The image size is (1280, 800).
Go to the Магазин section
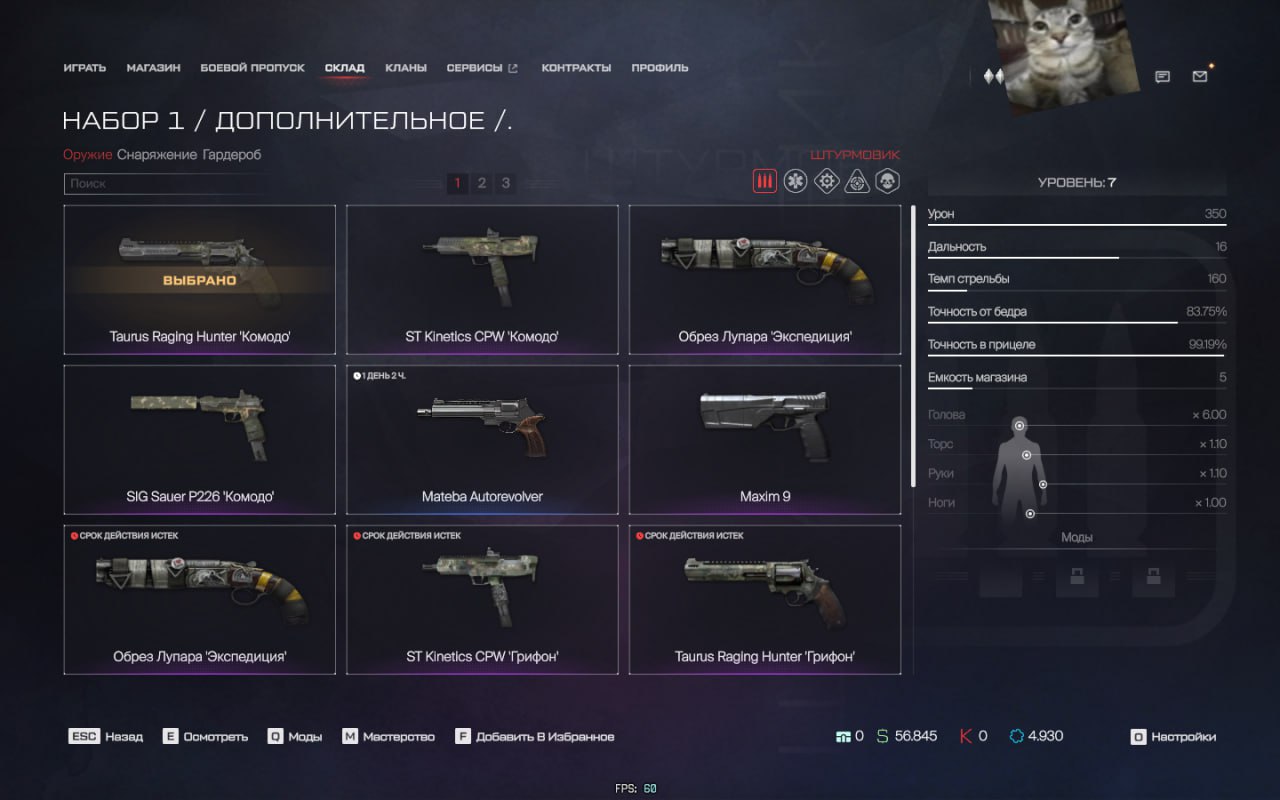point(153,68)
